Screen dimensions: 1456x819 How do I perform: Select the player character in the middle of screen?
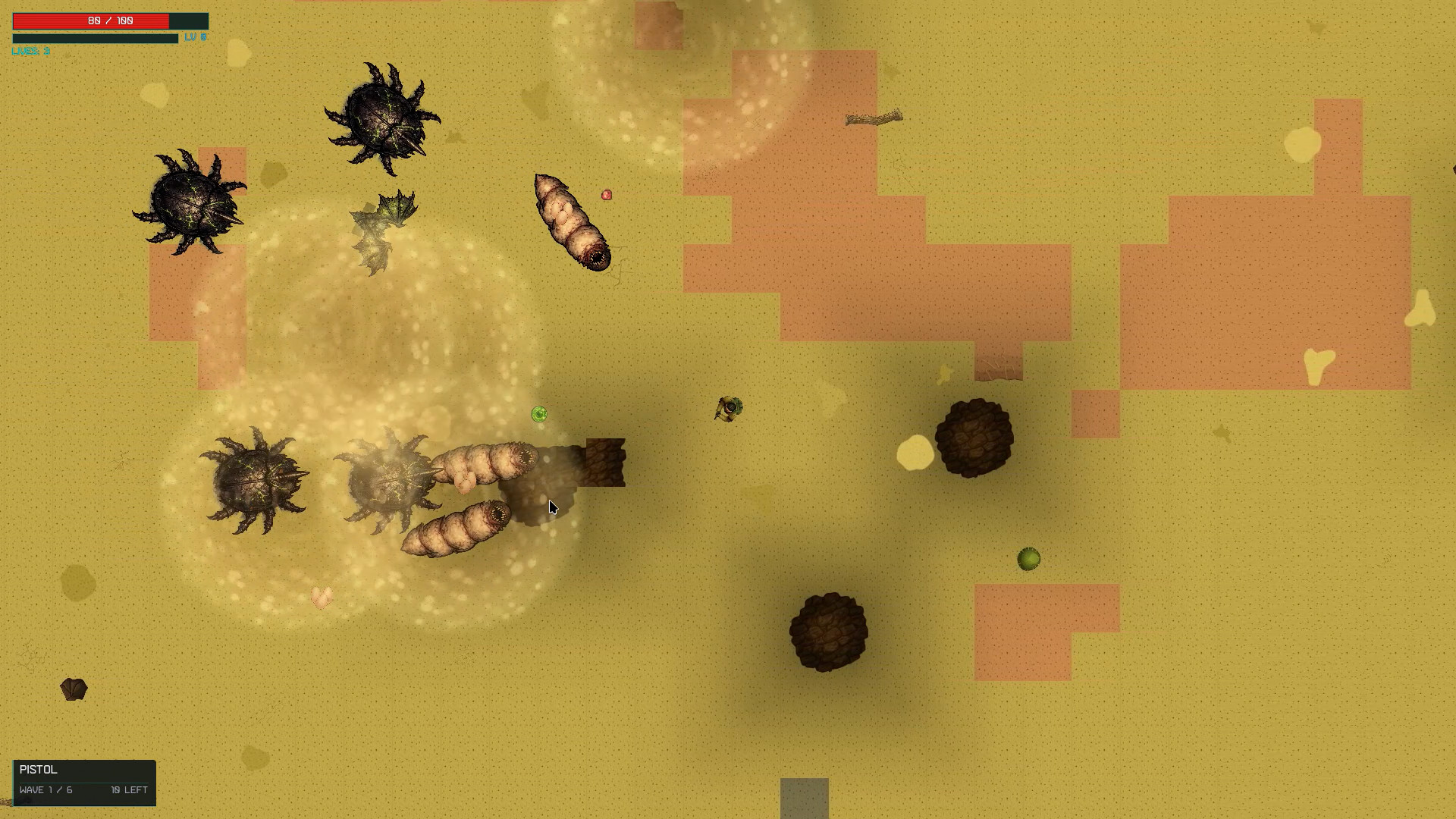point(730,409)
